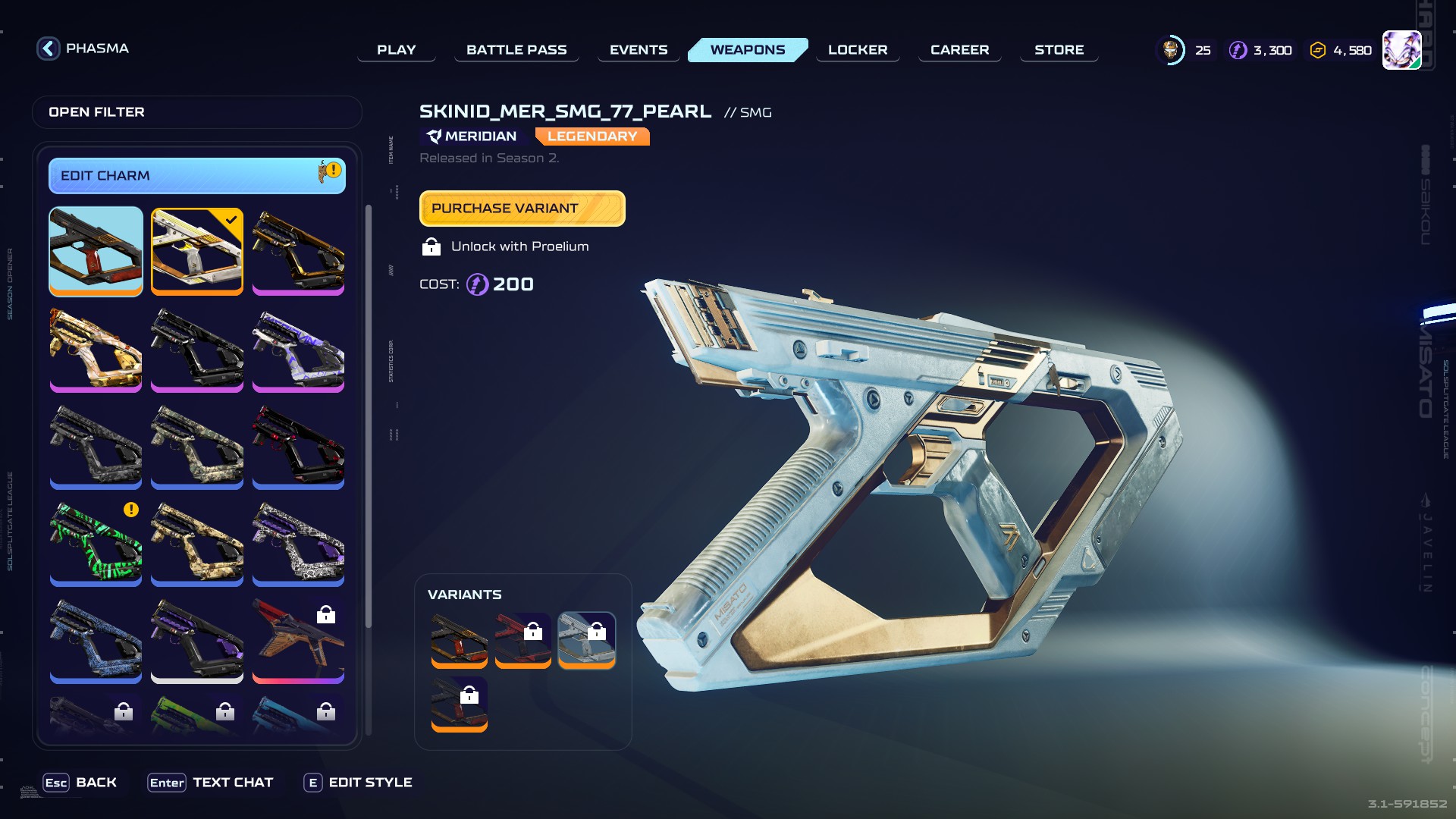Pick the black and red SMG skin

coord(298,445)
